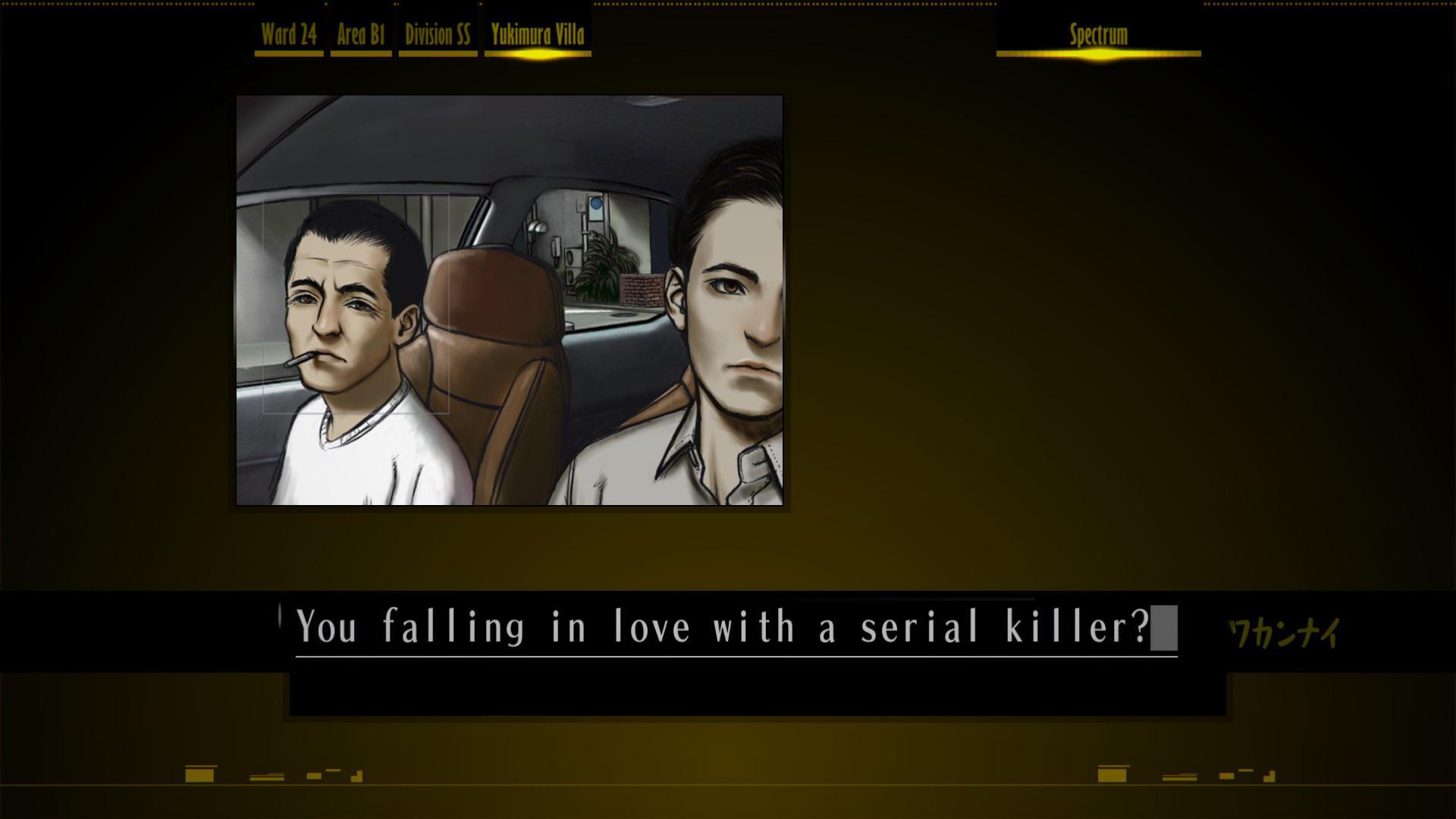Toggle the yellow indicator under Yukimura Villa
This screenshot has width=1456, height=819.
(x=537, y=54)
